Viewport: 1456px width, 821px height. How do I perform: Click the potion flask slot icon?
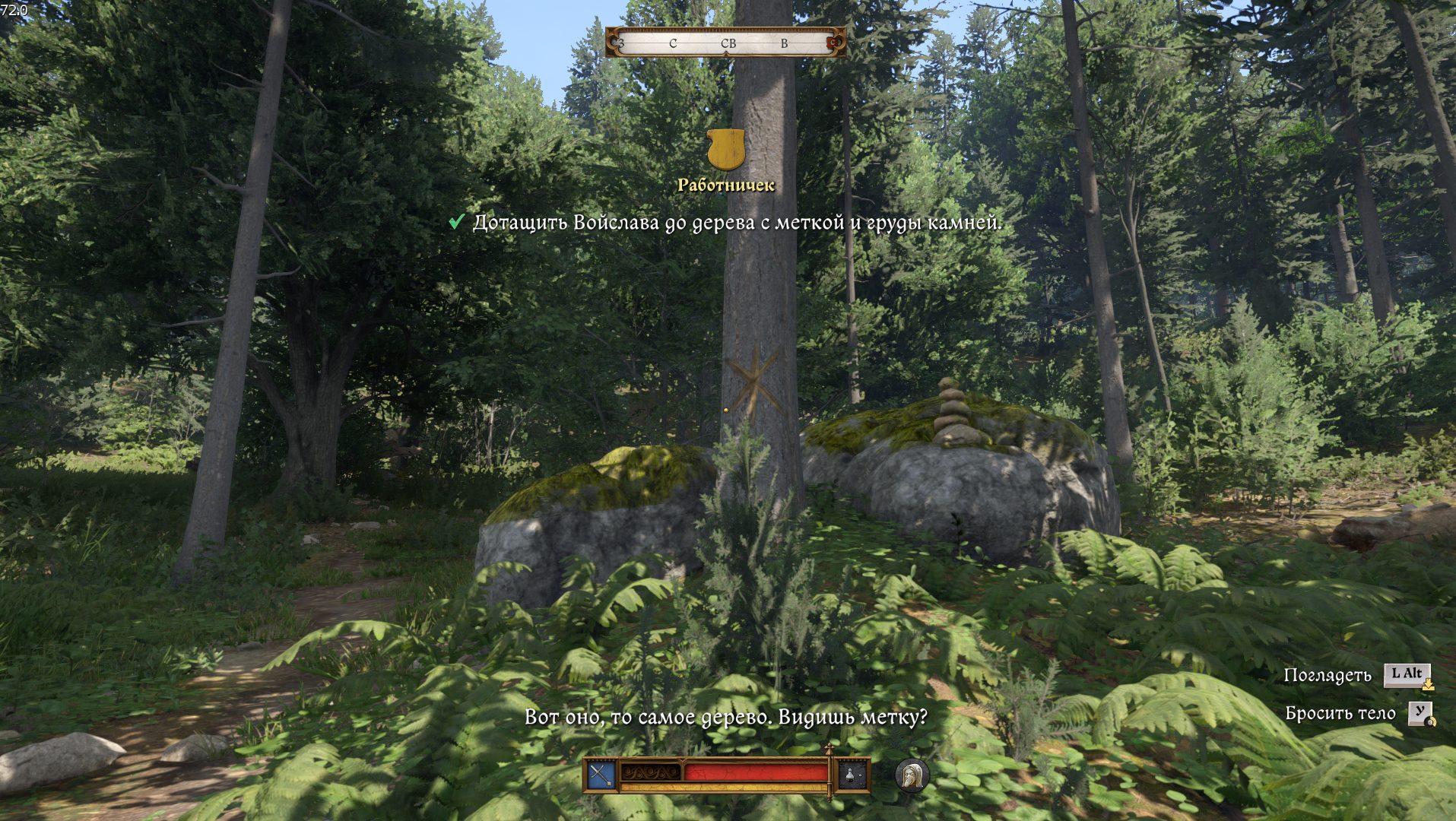852,775
